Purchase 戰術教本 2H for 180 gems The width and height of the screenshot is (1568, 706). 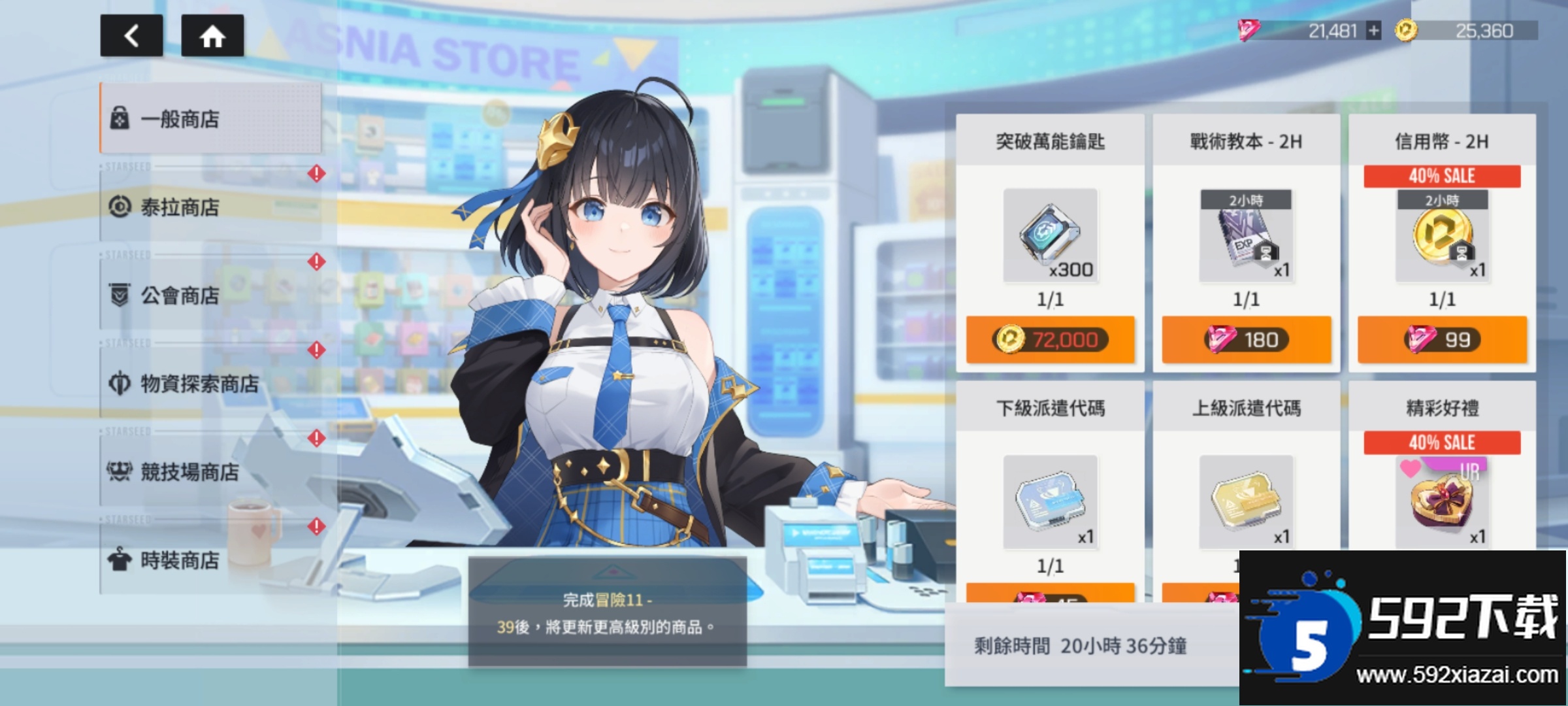click(1246, 340)
